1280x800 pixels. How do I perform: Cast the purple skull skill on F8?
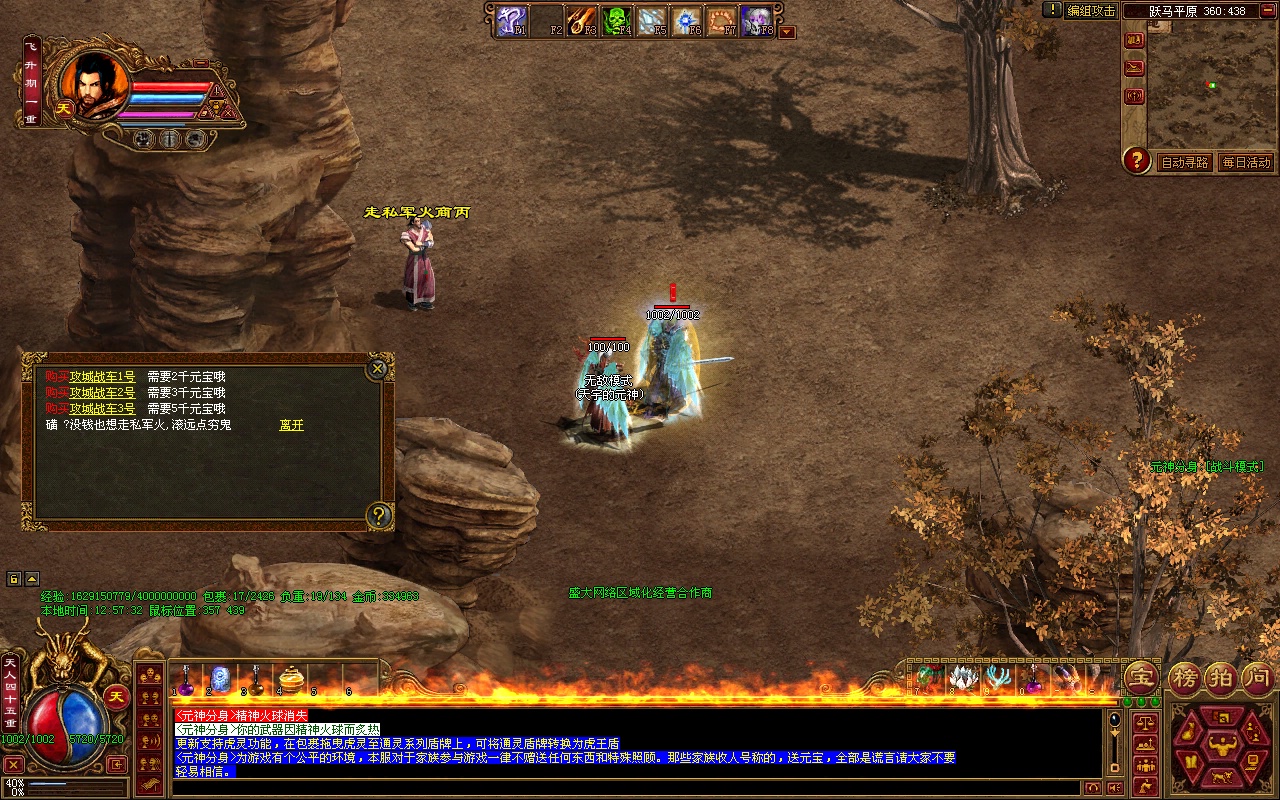[756, 20]
